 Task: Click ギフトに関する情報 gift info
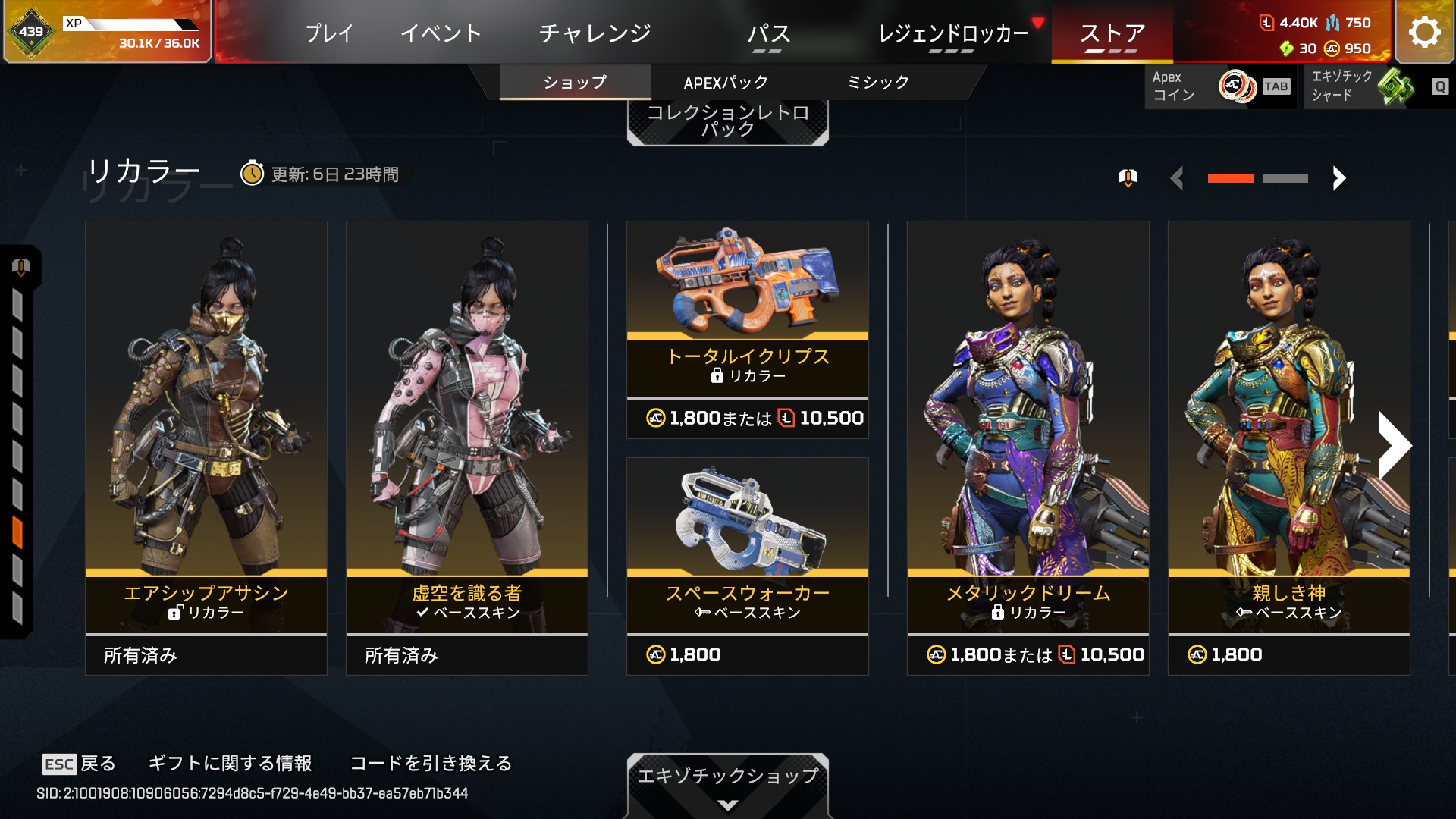(x=230, y=764)
